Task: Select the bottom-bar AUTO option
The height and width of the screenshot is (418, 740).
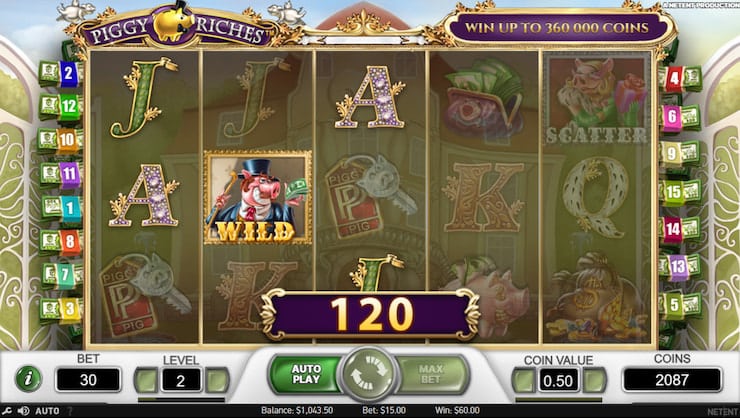Action: [46, 411]
